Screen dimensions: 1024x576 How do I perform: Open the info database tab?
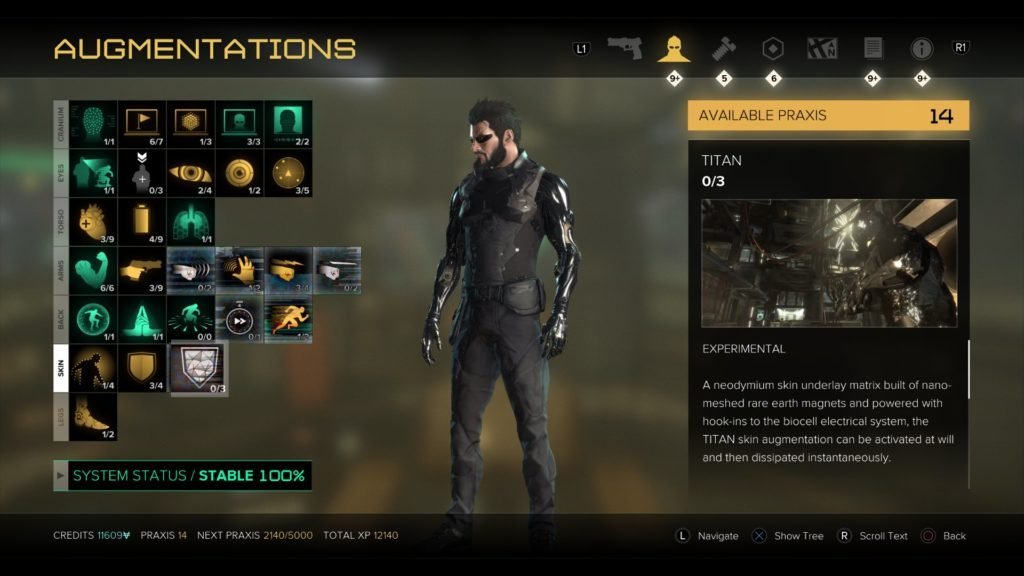921,48
